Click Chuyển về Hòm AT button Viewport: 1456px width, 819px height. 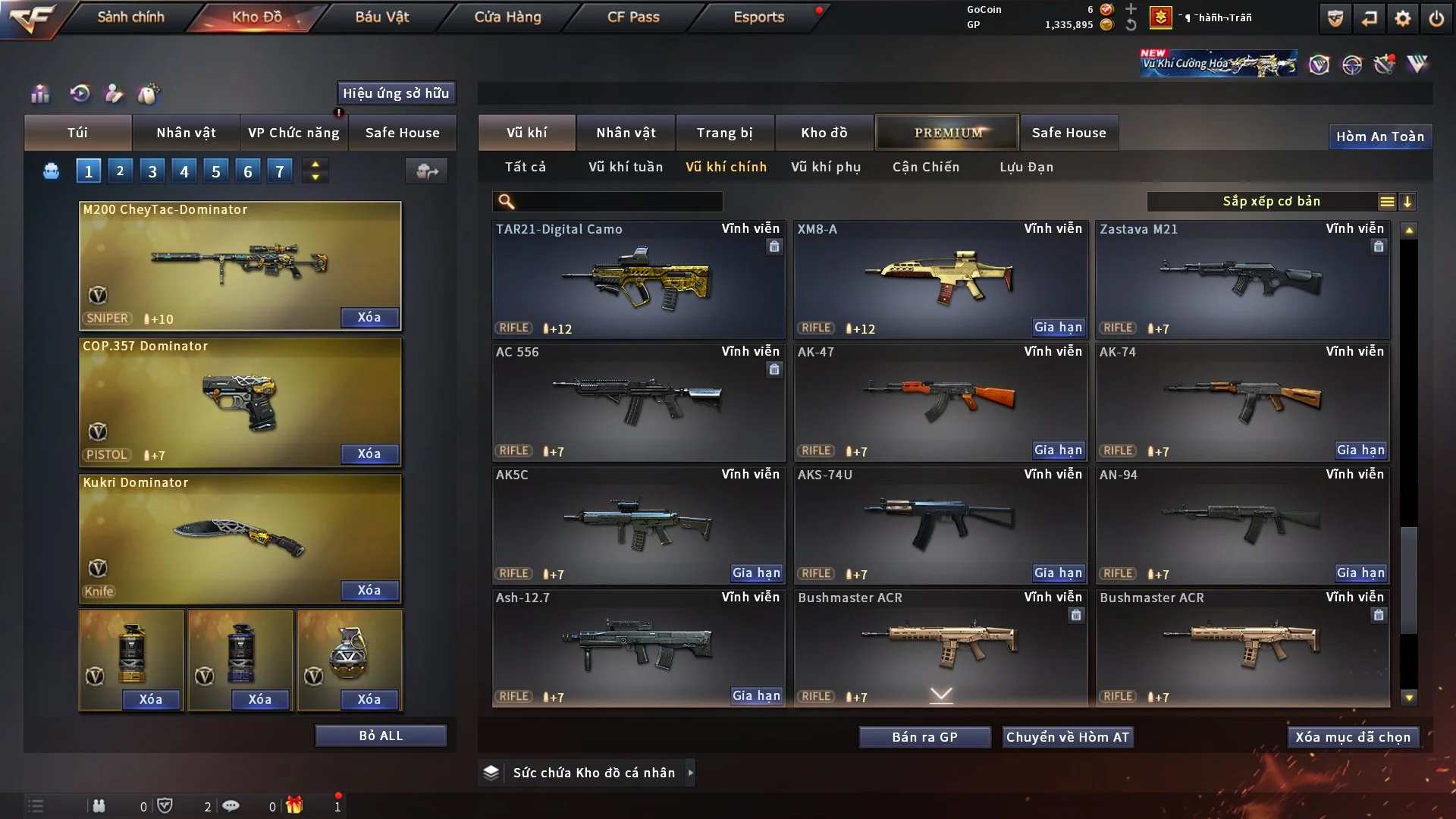pos(1068,737)
